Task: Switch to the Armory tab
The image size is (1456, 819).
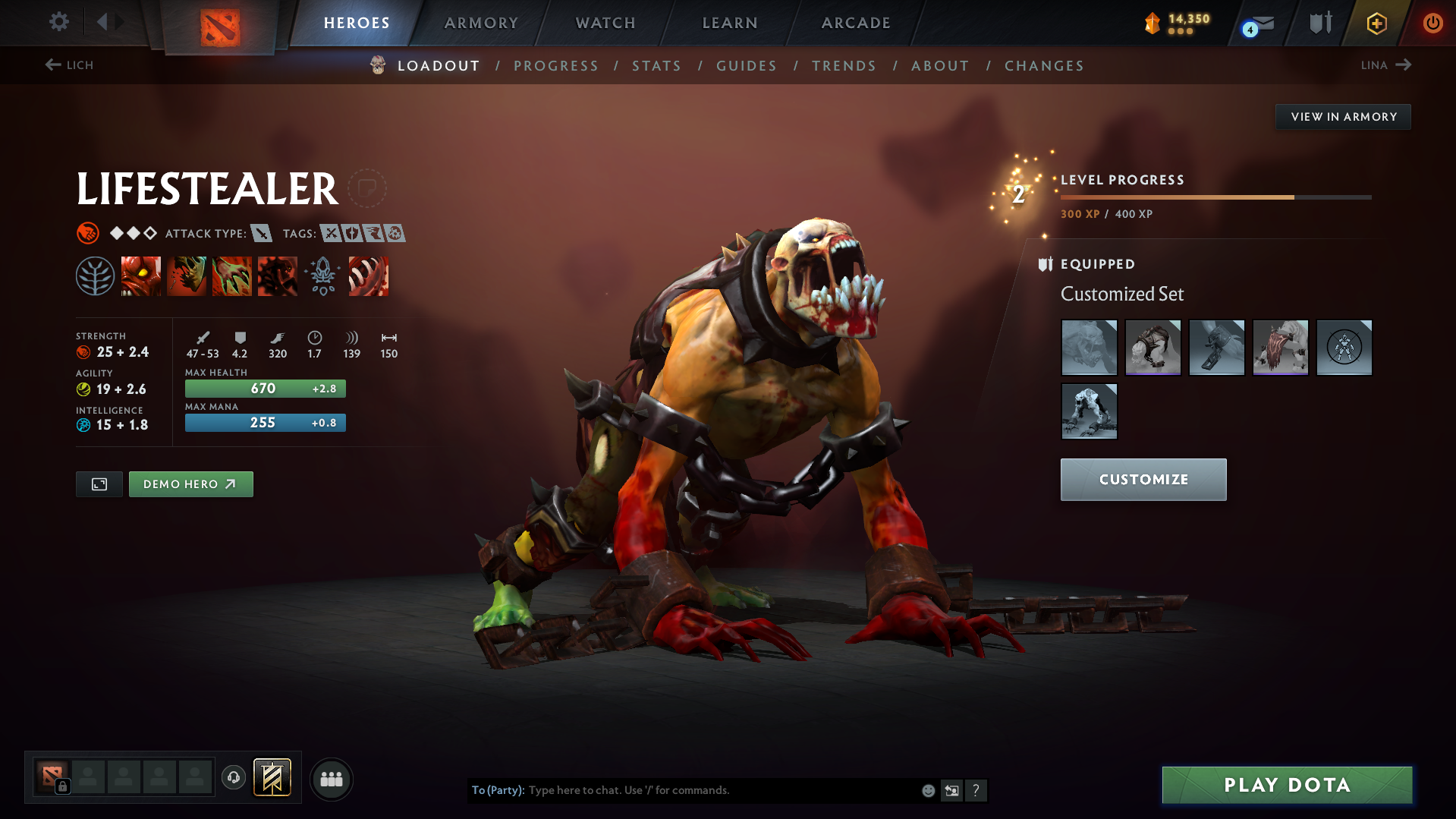Action: 481,23
